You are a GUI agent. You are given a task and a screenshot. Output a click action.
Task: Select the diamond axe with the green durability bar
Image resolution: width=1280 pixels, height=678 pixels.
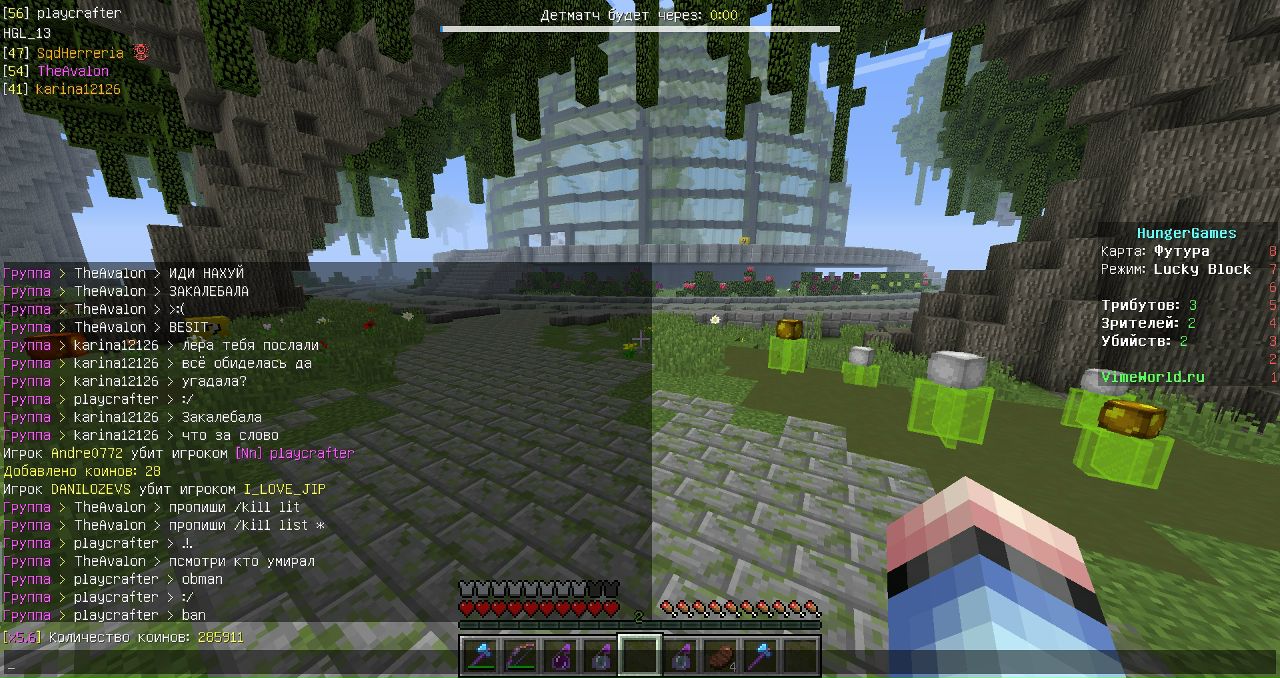click(x=480, y=656)
